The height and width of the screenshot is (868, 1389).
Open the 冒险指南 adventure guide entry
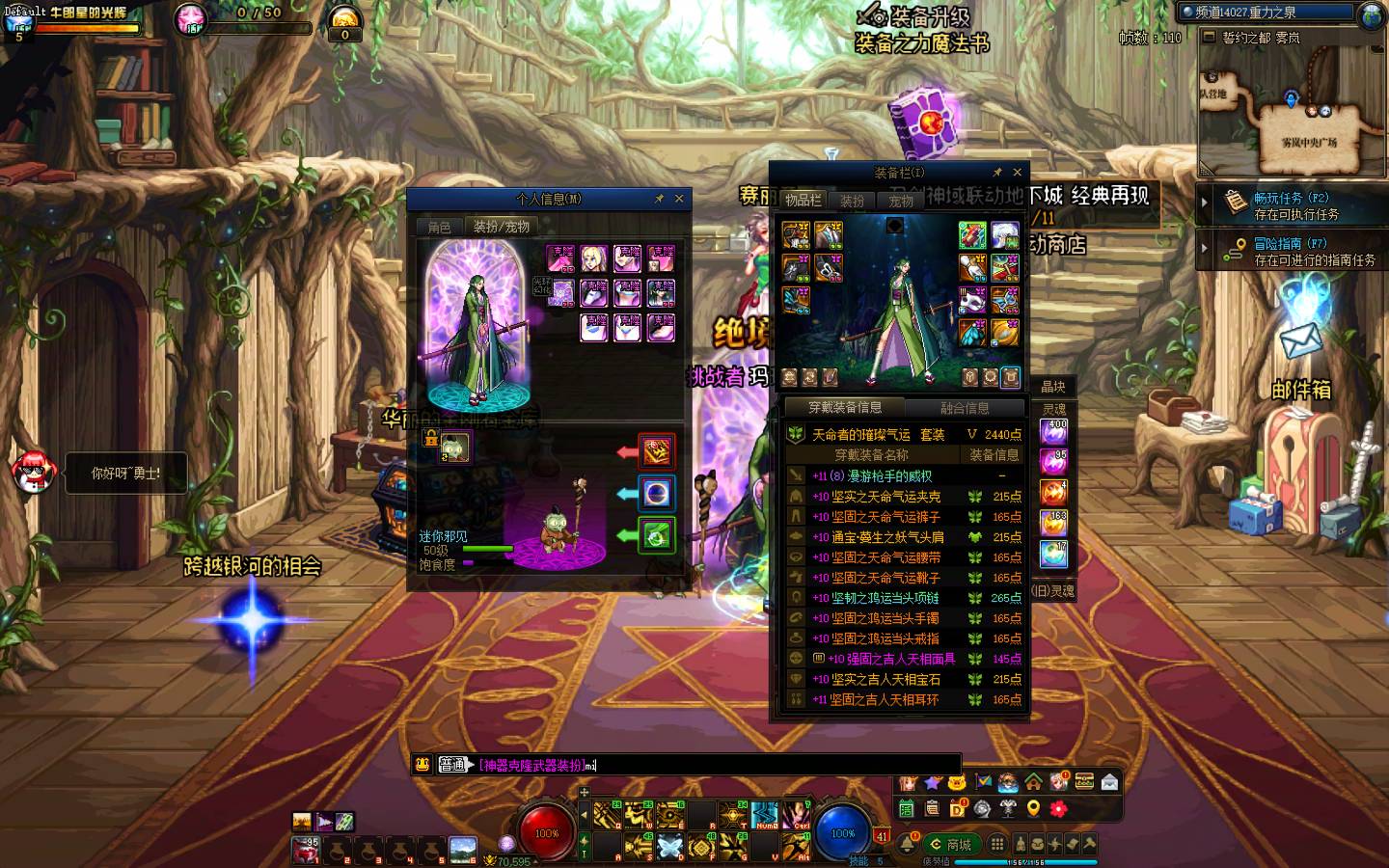coord(1293,252)
